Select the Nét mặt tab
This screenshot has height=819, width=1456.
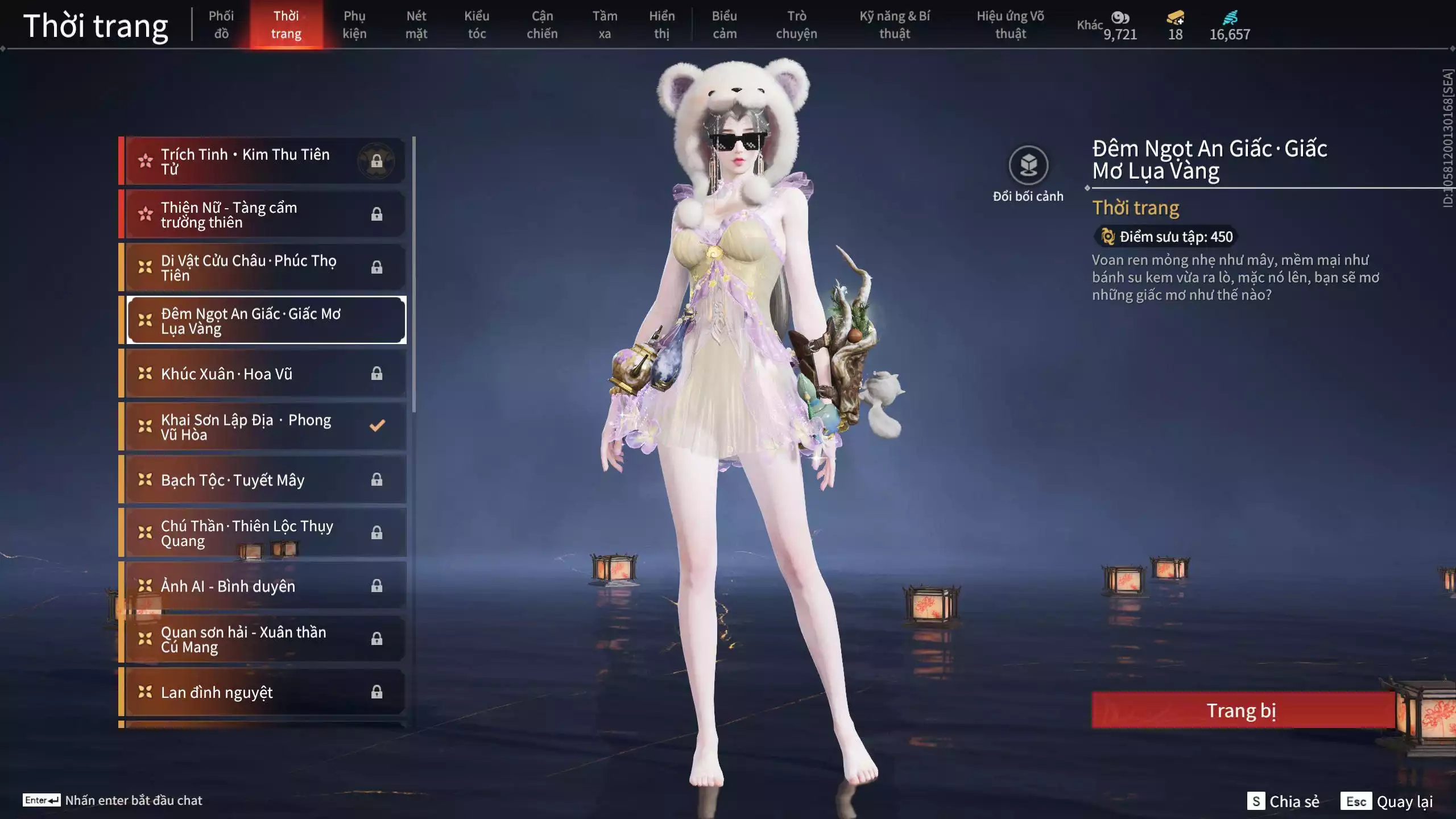[x=416, y=24]
